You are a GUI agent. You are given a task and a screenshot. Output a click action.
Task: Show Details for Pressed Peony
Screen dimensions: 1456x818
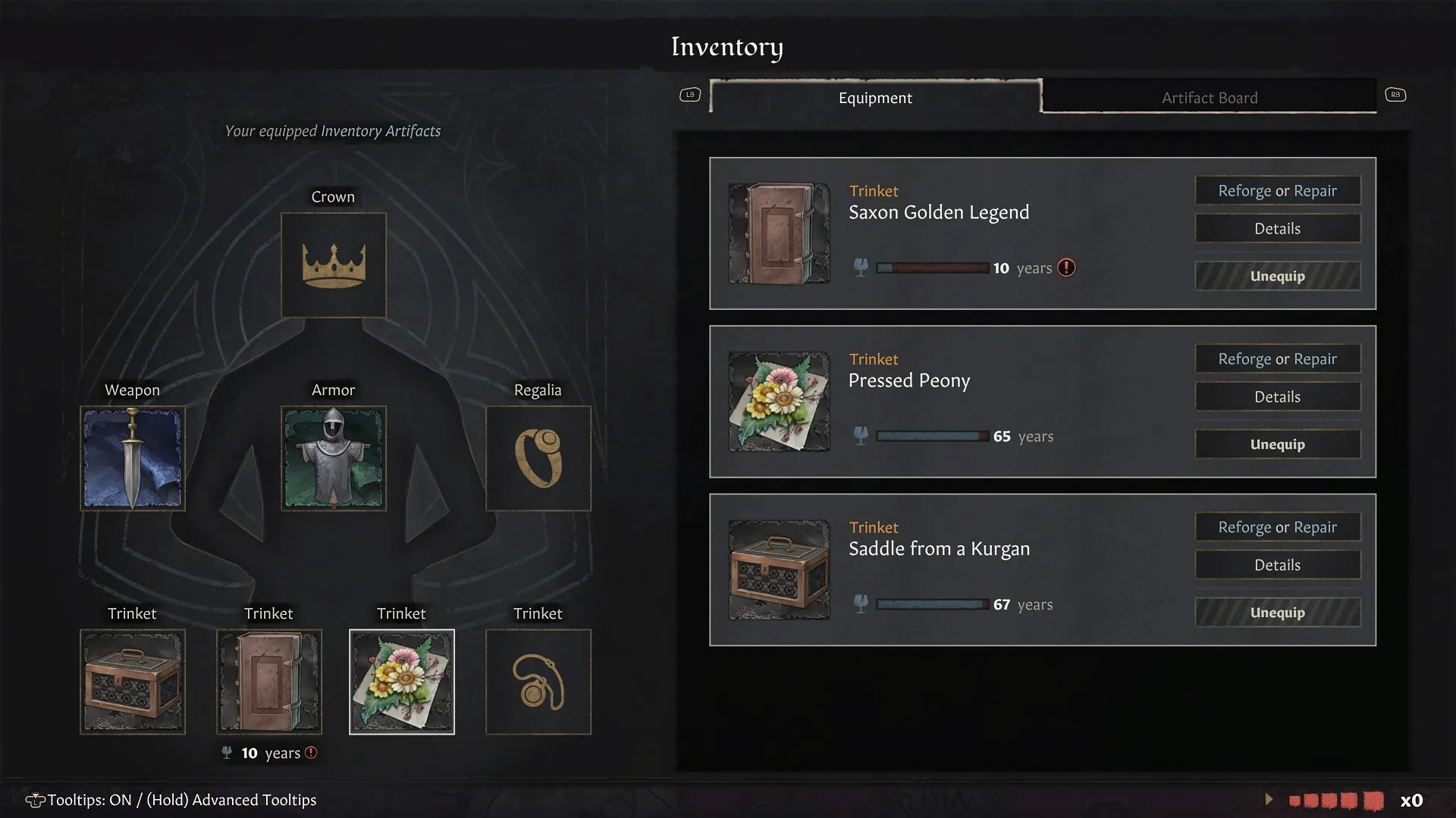(1277, 396)
